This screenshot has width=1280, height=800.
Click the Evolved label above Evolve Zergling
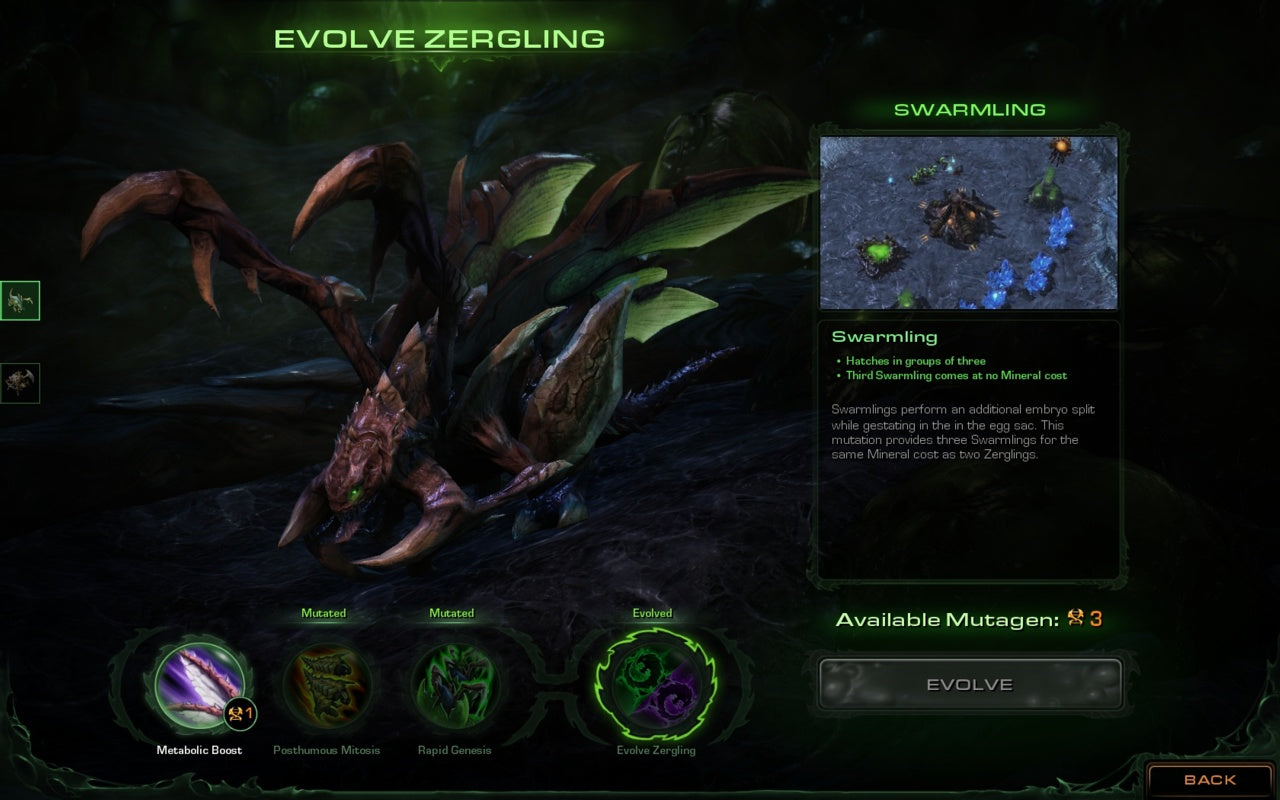[x=653, y=613]
